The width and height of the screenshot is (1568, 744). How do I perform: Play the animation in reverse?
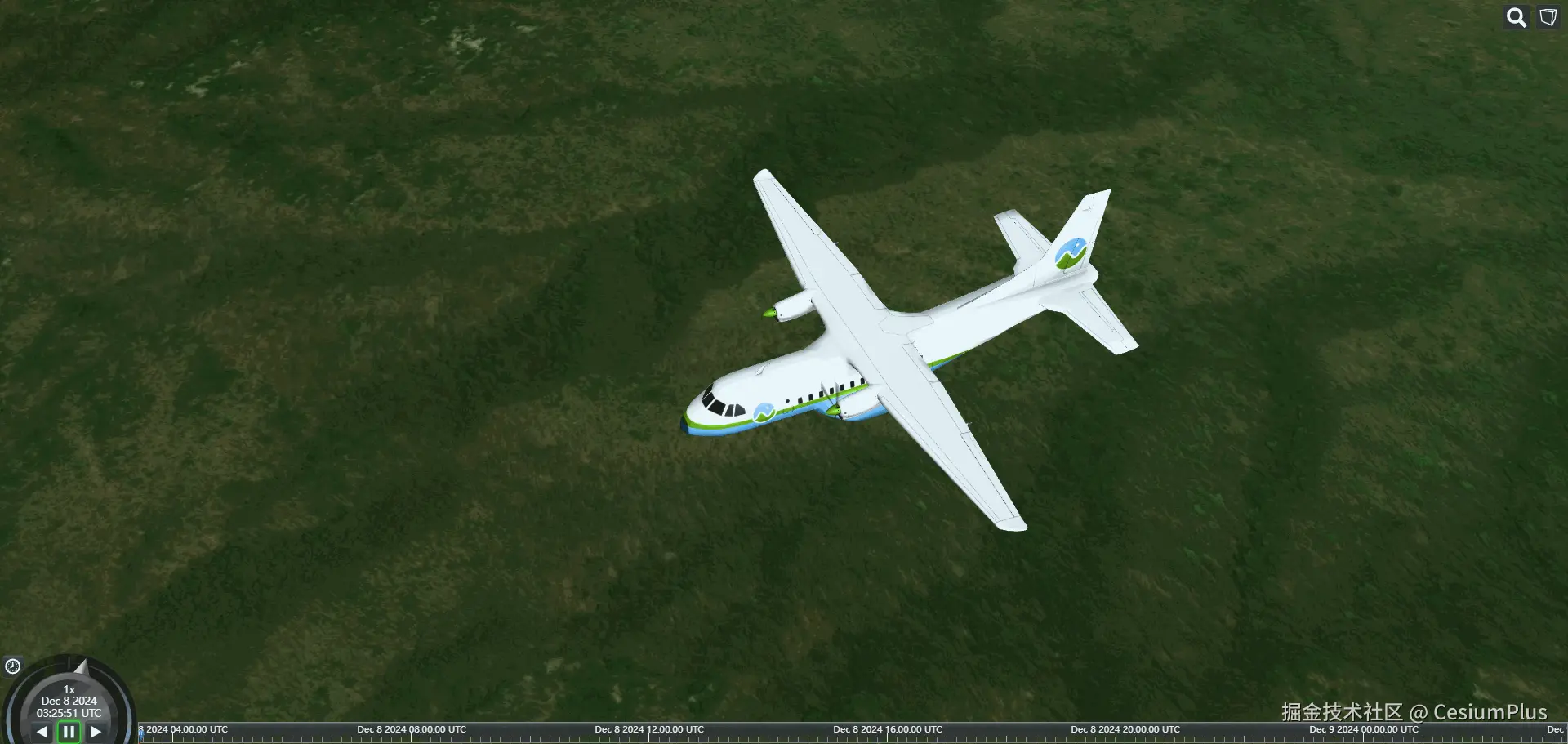(x=42, y=732)
